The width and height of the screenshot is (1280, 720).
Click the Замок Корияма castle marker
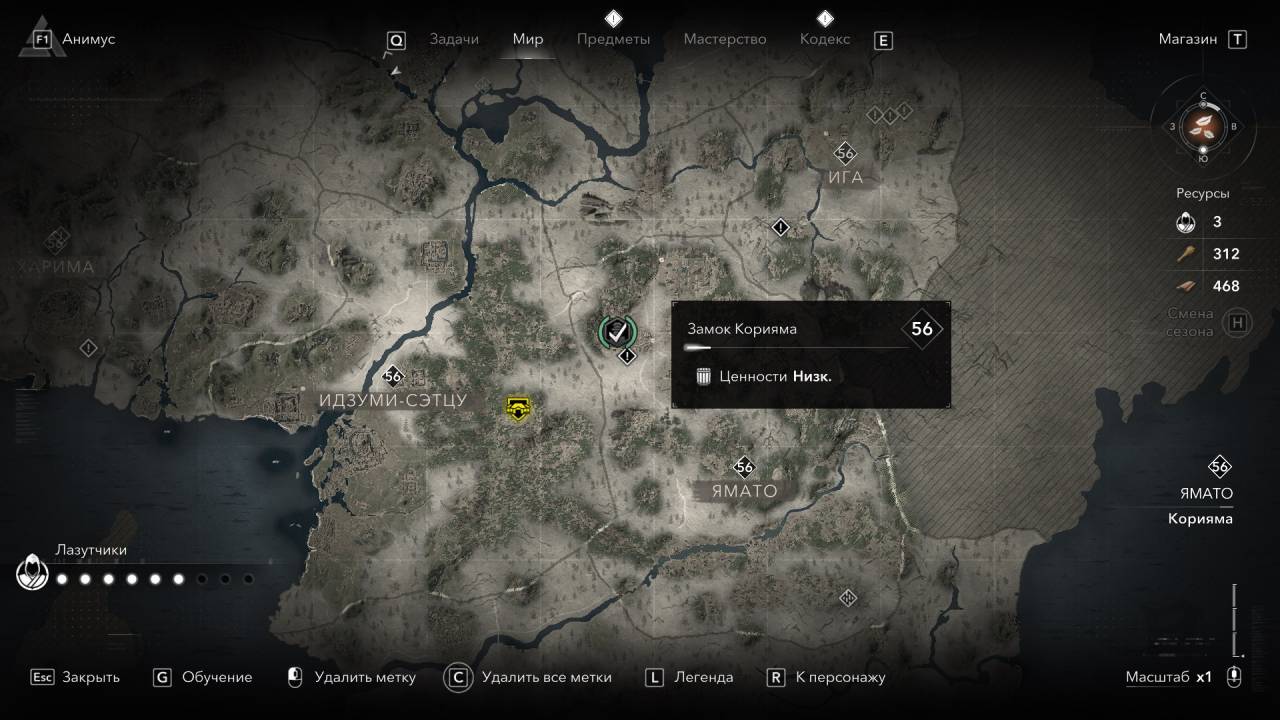click(x=617, y=330)
